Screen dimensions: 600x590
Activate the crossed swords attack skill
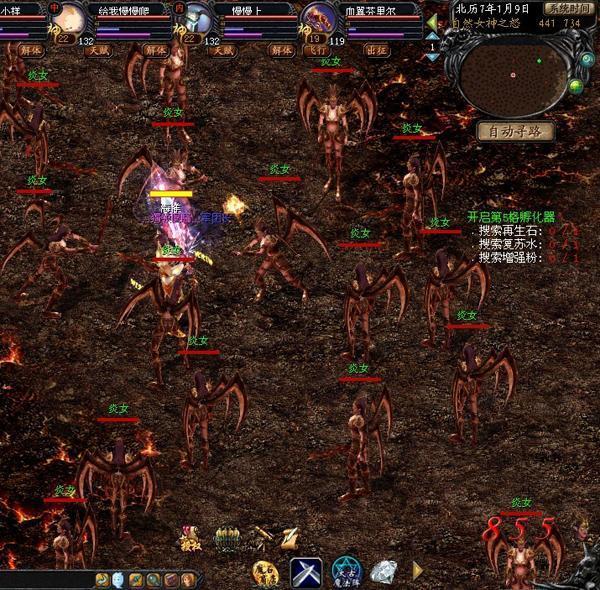coord(306,573)
